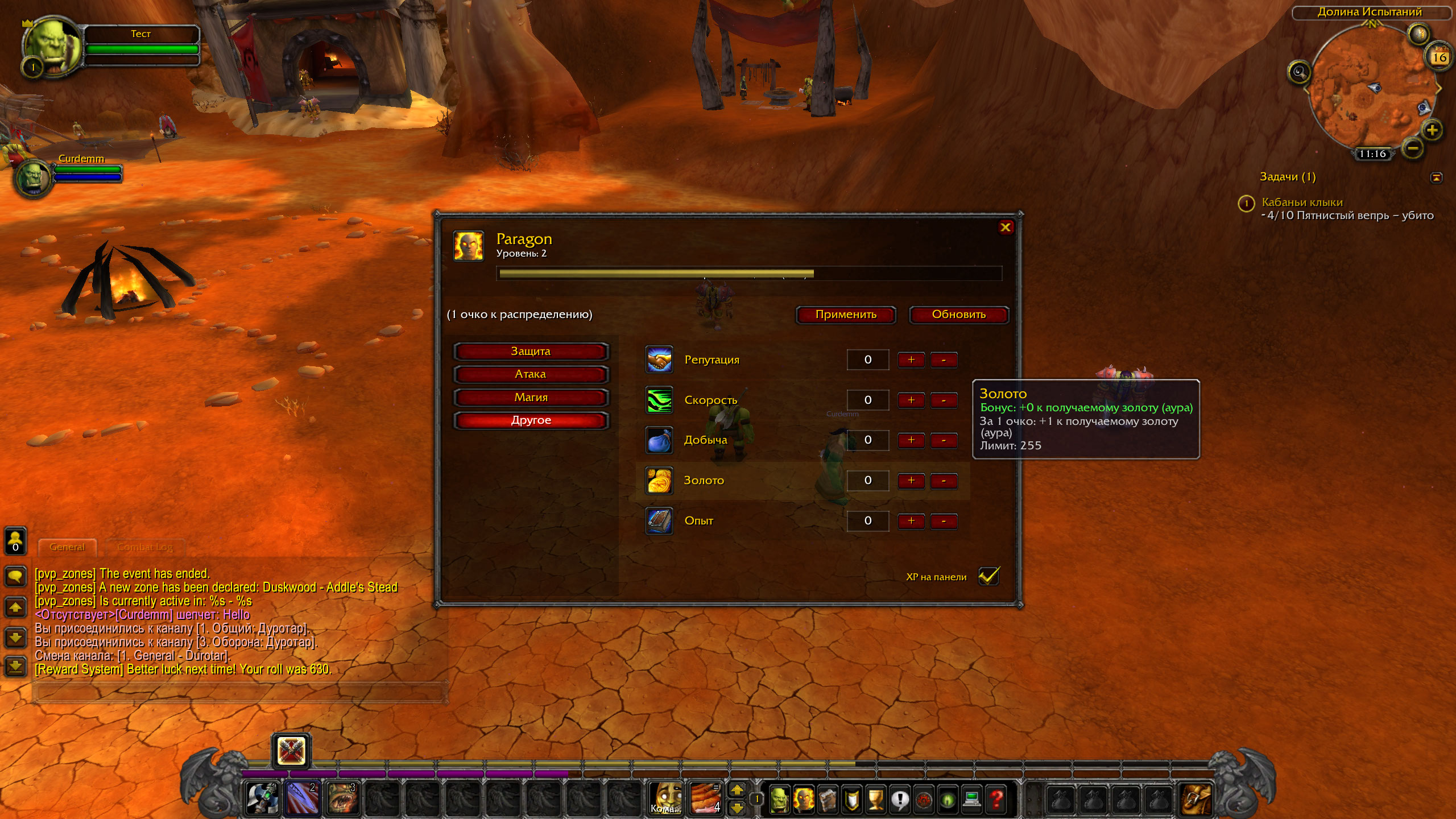Zoom in on the minimap
Screen dimensions: 1456x819
(x=1432, y=130)
